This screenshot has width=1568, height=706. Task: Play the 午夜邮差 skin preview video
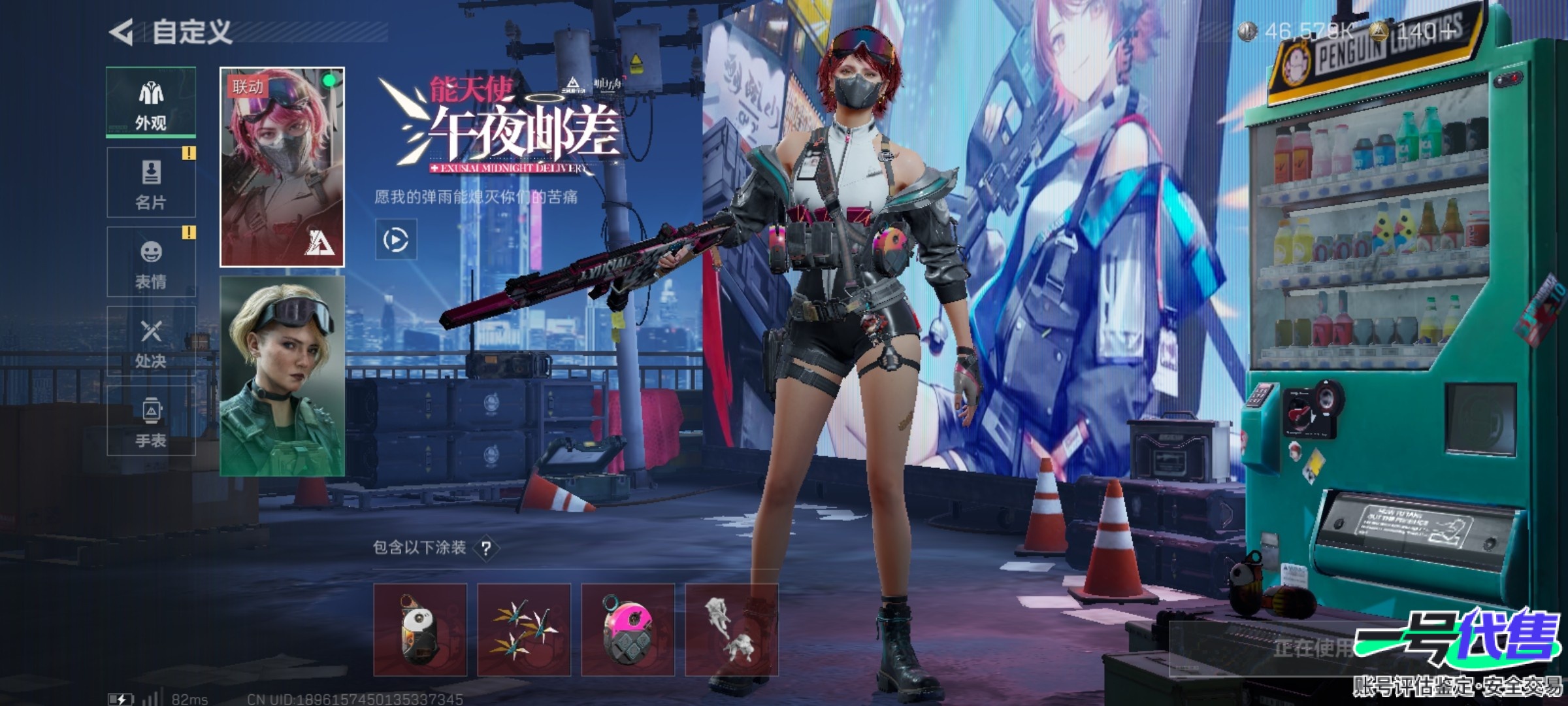(396, 240)
